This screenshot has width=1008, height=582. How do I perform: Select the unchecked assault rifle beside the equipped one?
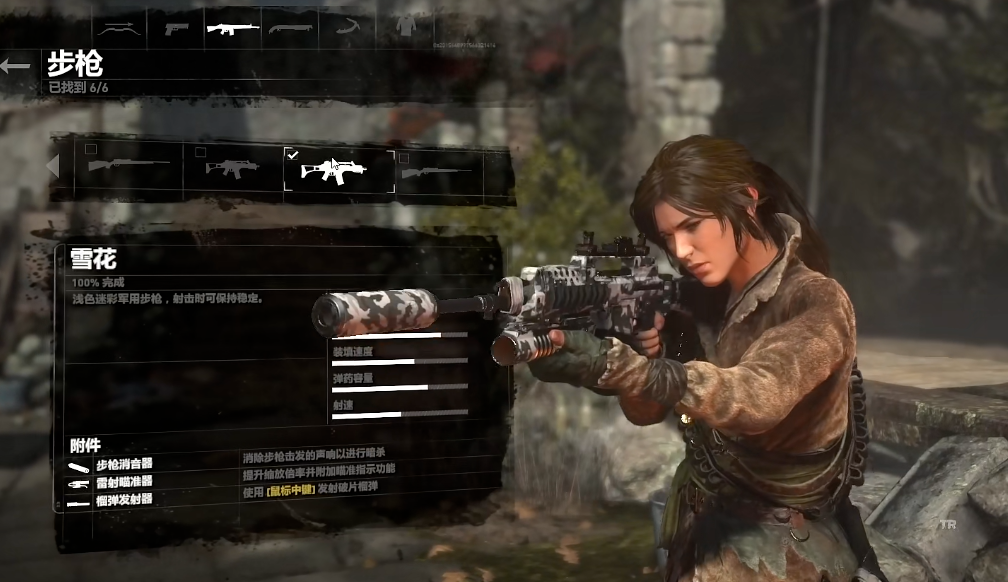pyautogui.click(x=232, y=167)
